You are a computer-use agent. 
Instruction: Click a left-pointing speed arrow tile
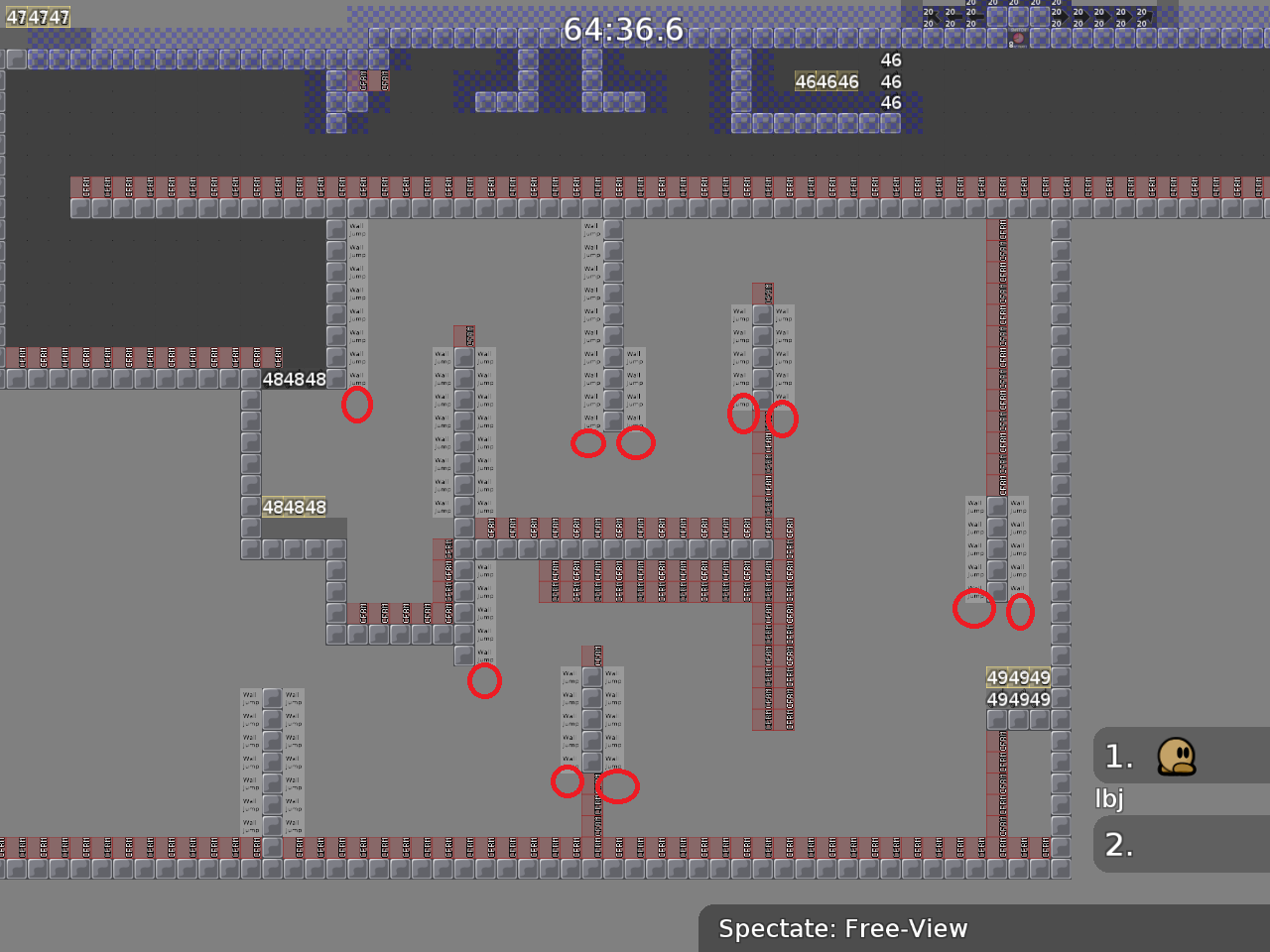(954, 16)
